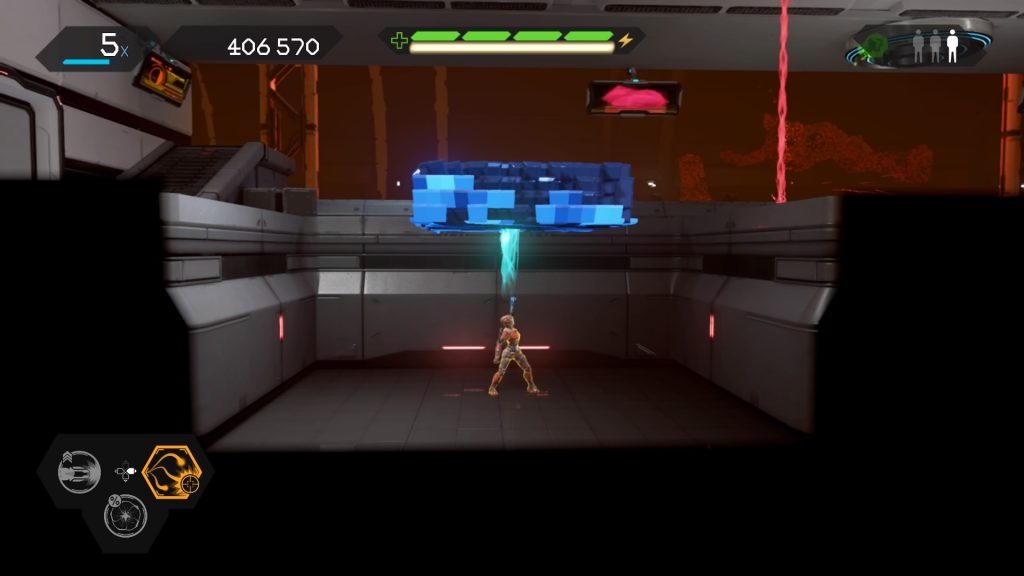Viewport: 1024px width, 576px height.
Task: Click the green alien head icon
Action: tap(876, 46)
